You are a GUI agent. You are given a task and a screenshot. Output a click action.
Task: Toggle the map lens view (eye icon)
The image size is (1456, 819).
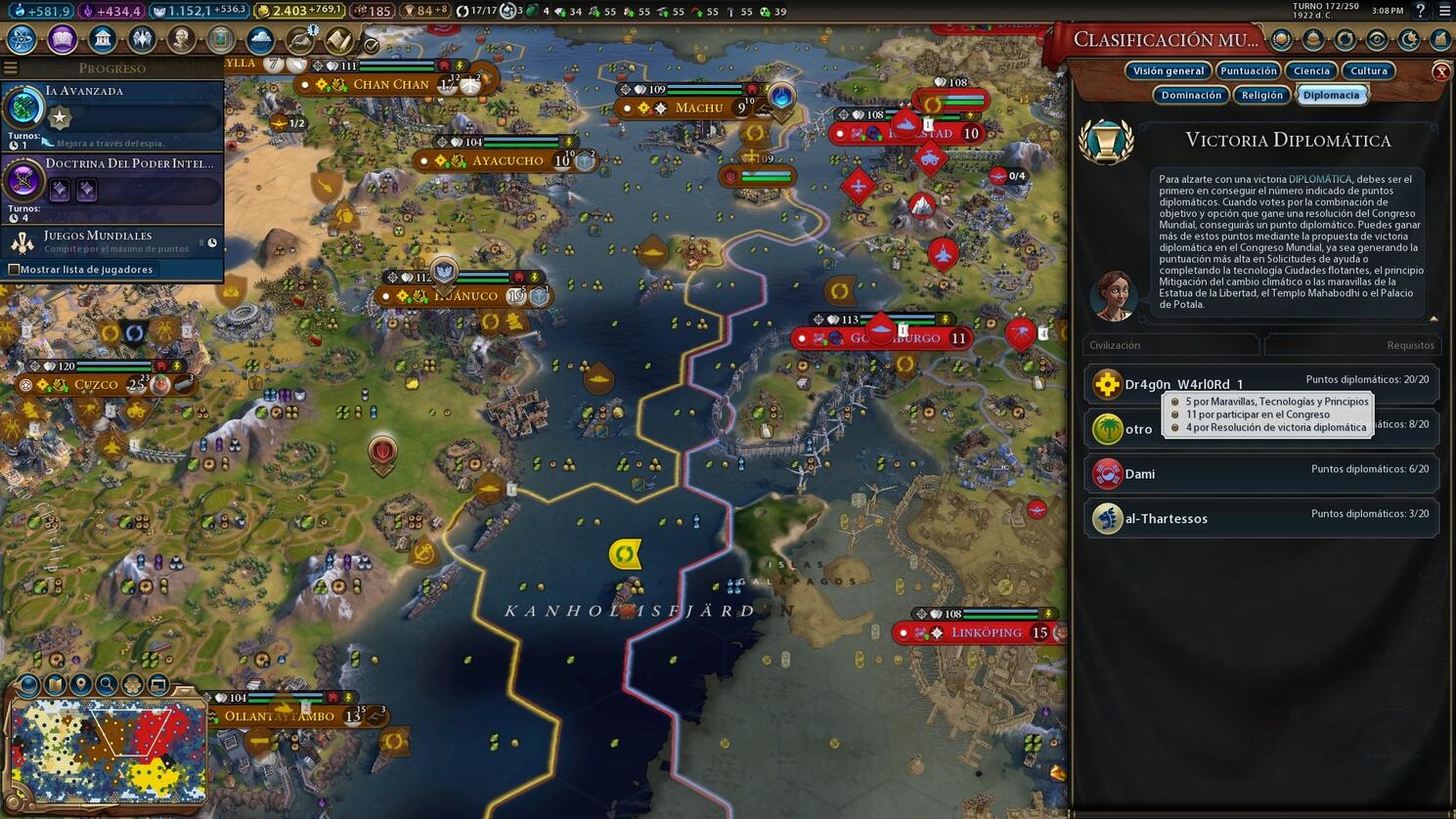tap(1378, 39)
